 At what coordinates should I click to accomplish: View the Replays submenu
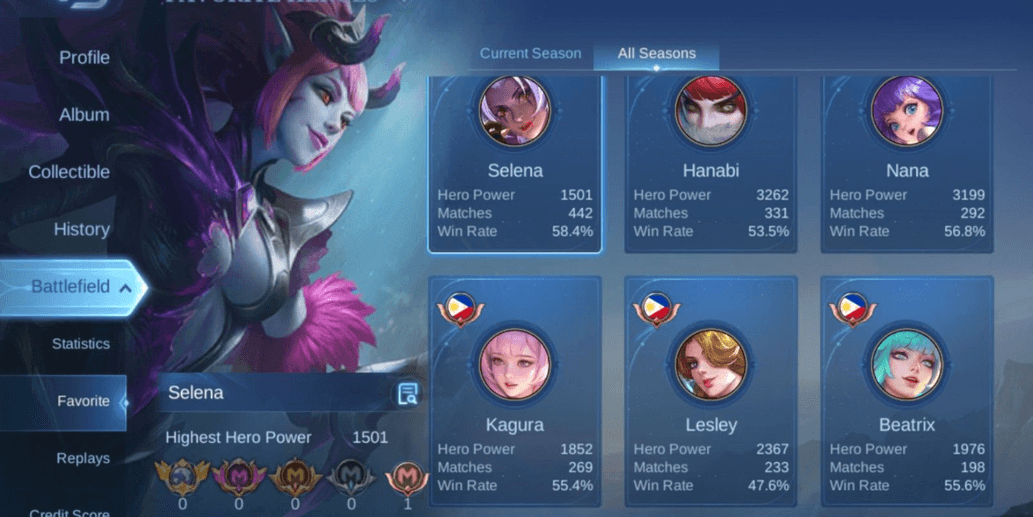[x=83, y=458]
